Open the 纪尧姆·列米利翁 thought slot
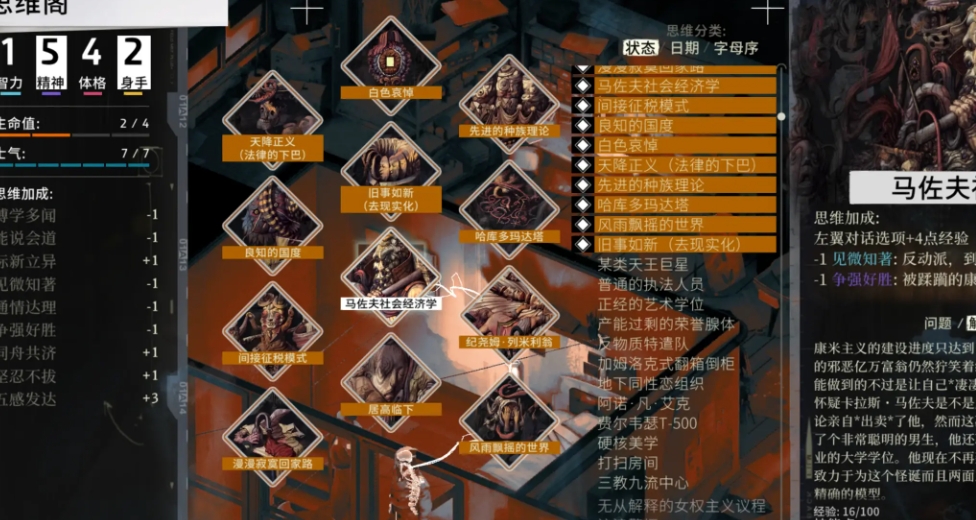The height and width of the screenshot is (520, 976). pyautogui.click(x=510, y=314)
